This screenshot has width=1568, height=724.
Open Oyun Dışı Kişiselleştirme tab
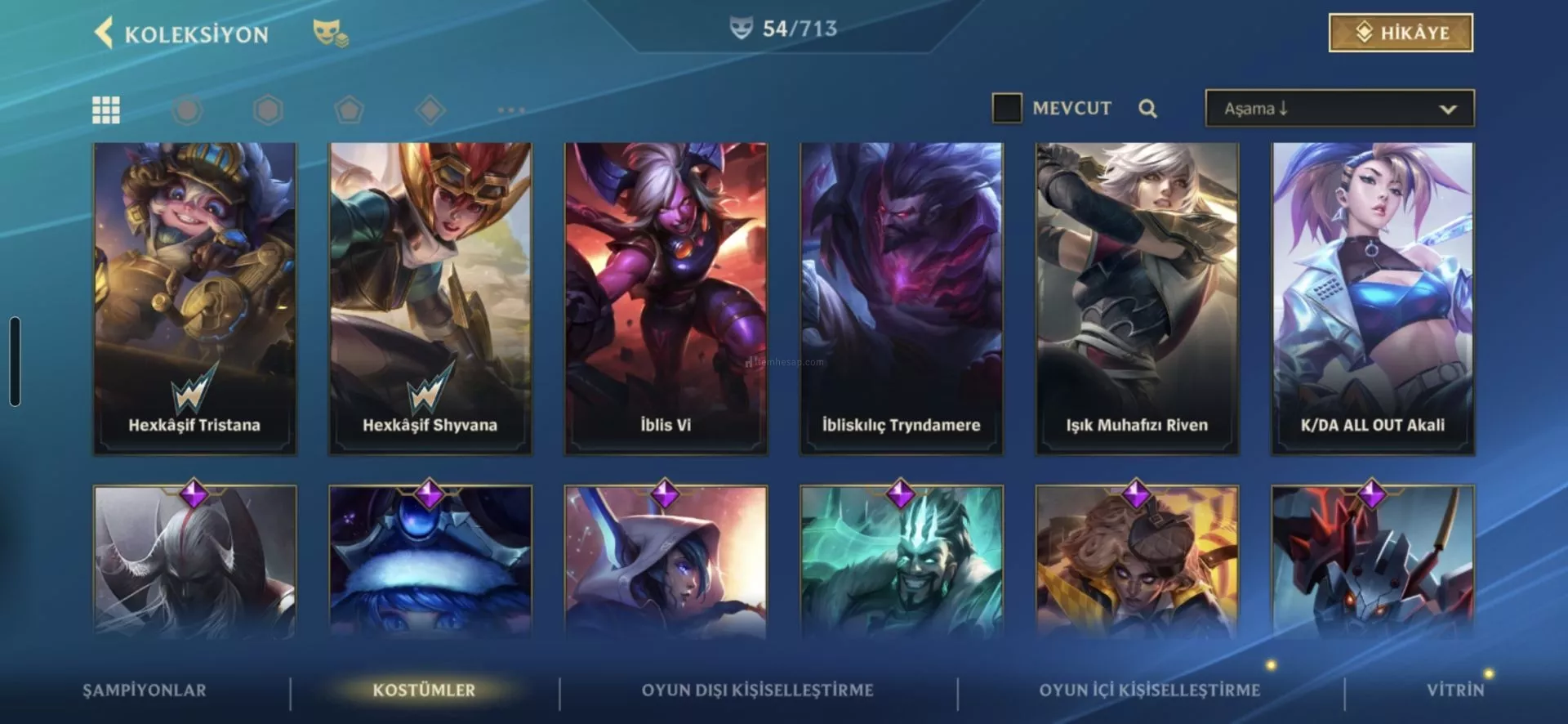coord(757,690)
